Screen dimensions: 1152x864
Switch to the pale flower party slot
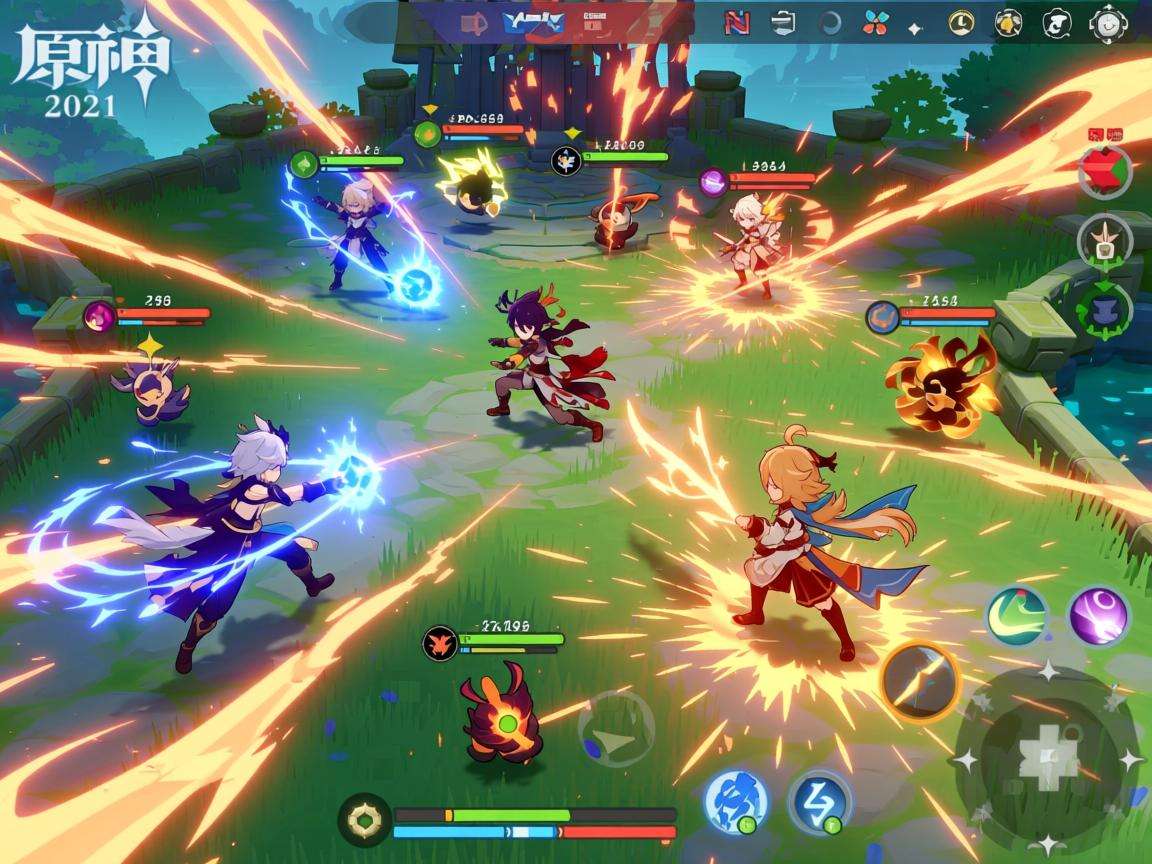tap(1105, 241)
